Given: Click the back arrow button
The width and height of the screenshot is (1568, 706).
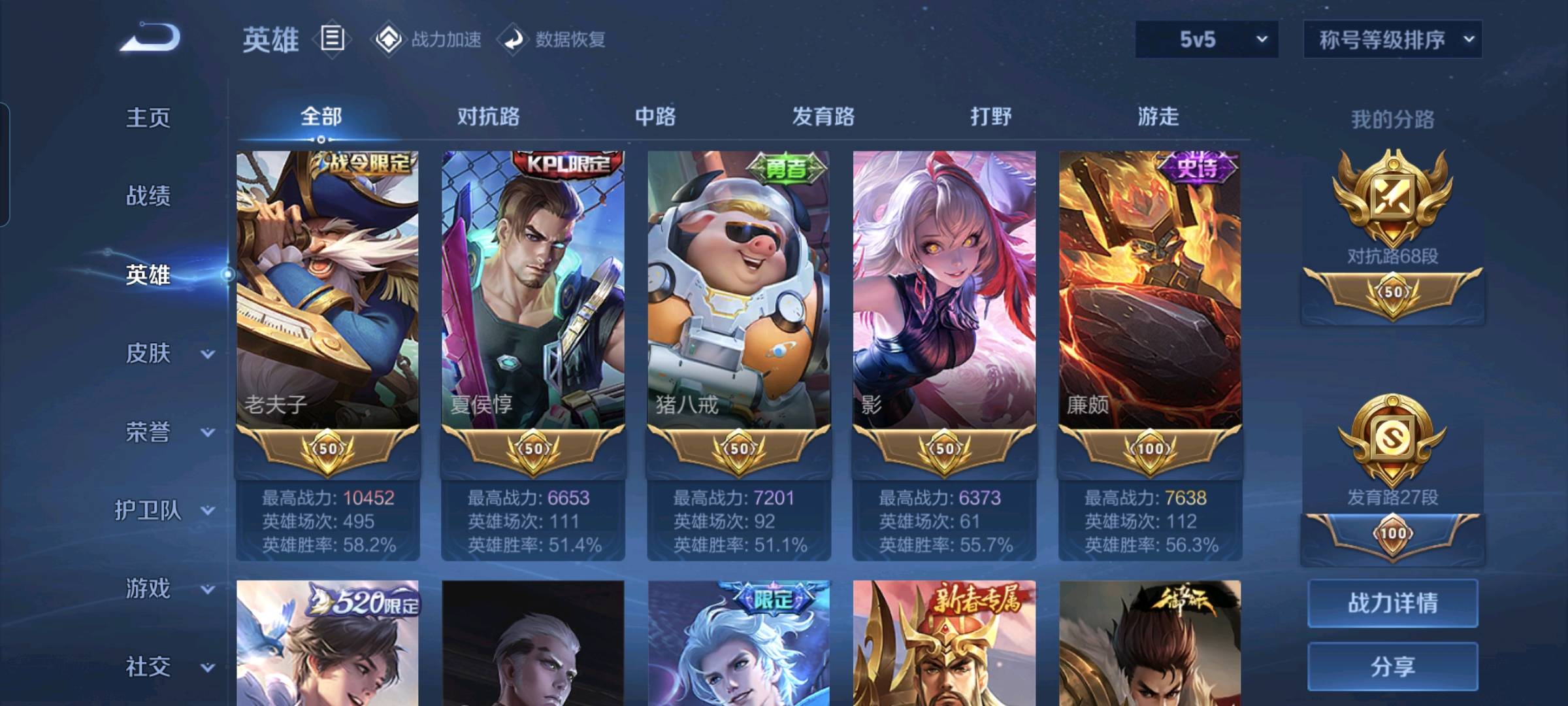Looking at the screenshot, I should pos(150,38).
